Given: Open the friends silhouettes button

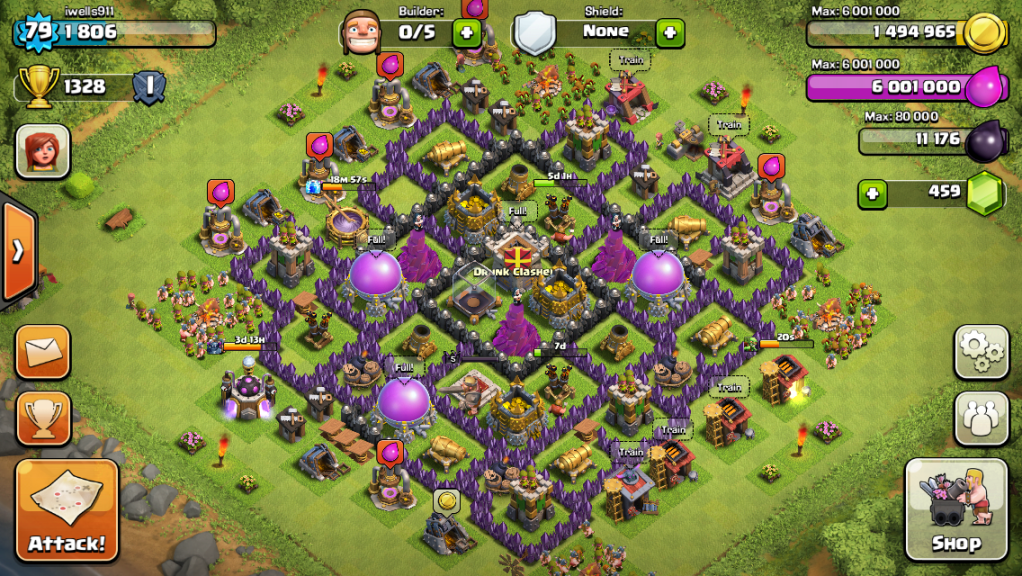Looking at the screenshot, I should [981, 418].
